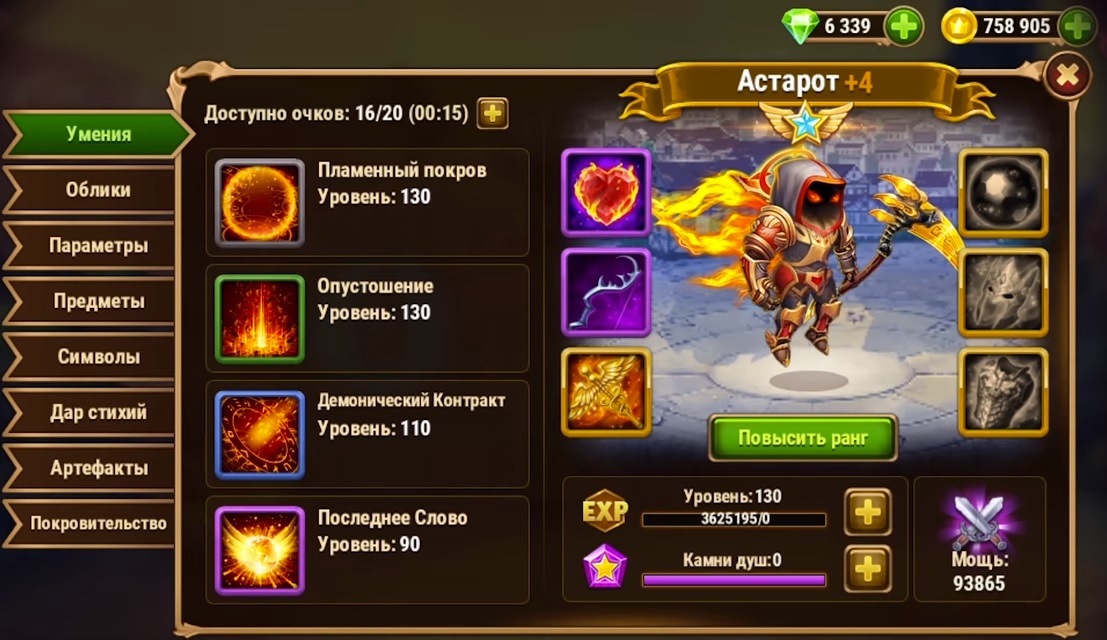Add experience with the EXP plus button
This screenshot has height=640, width=1107.
click(866, 512)
